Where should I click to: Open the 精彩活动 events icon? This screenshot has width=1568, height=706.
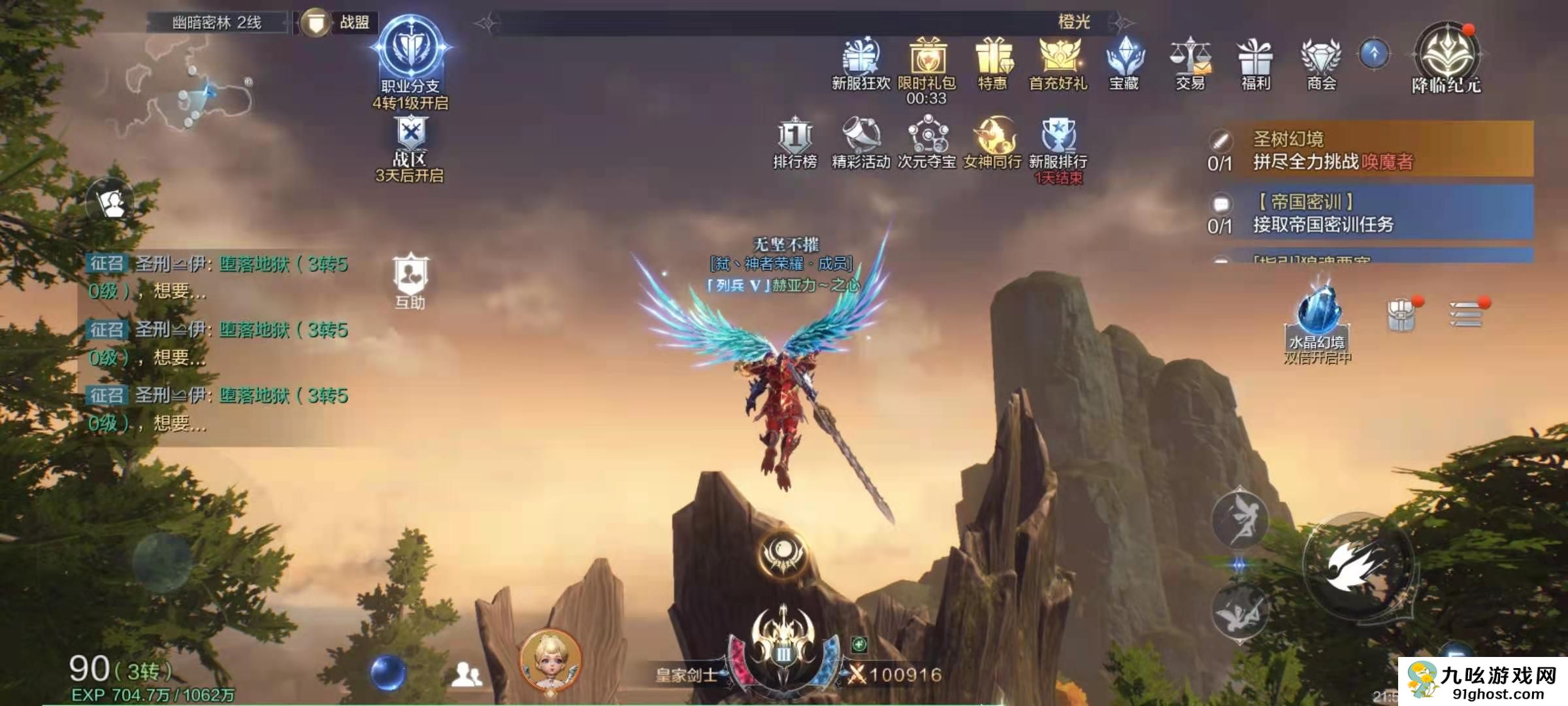[x=860, y=139]
